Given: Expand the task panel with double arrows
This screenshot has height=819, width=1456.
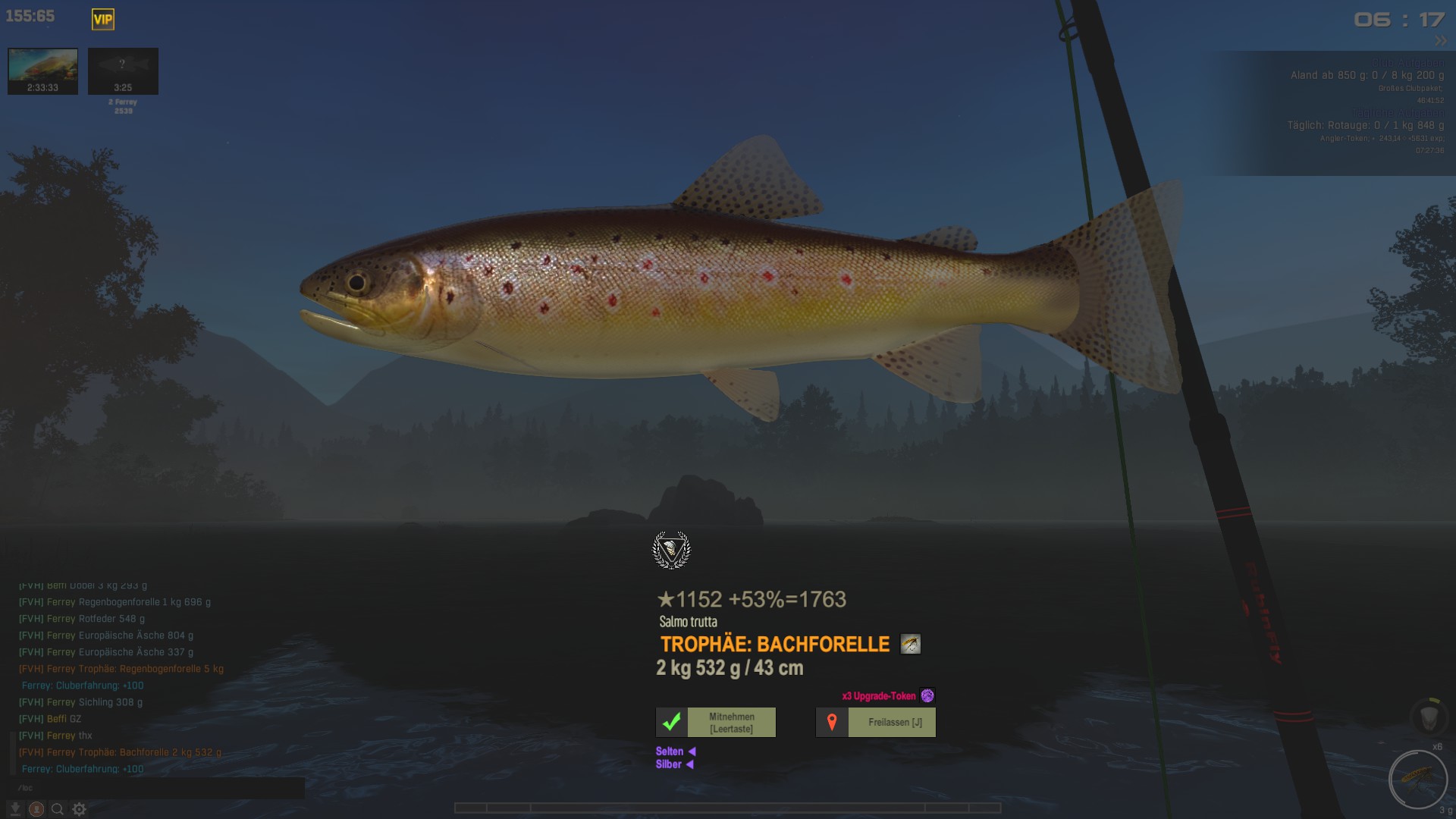Looking at the screenshot, I should [x=1440, y=41].
